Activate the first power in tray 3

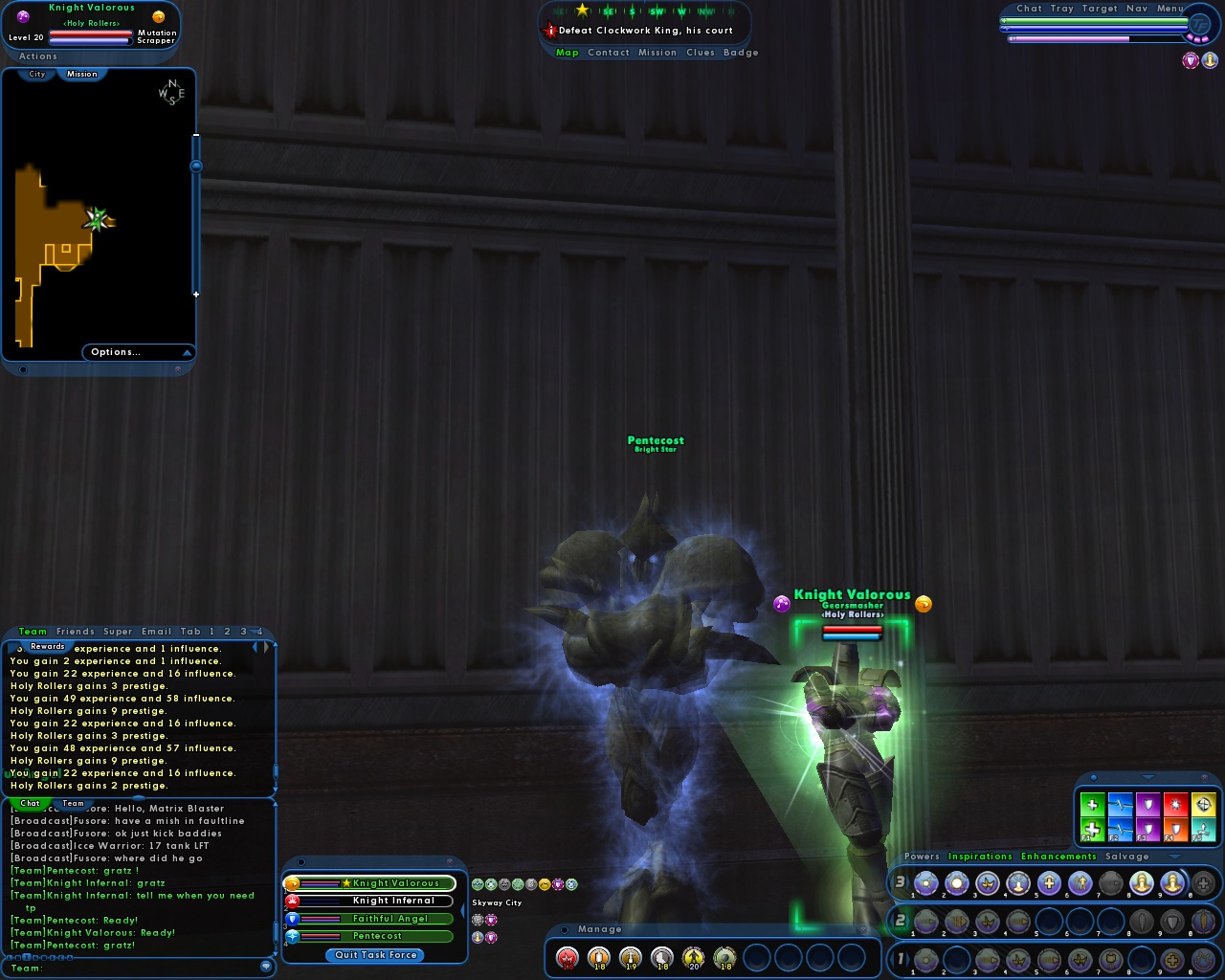click(x=926, y=882)
